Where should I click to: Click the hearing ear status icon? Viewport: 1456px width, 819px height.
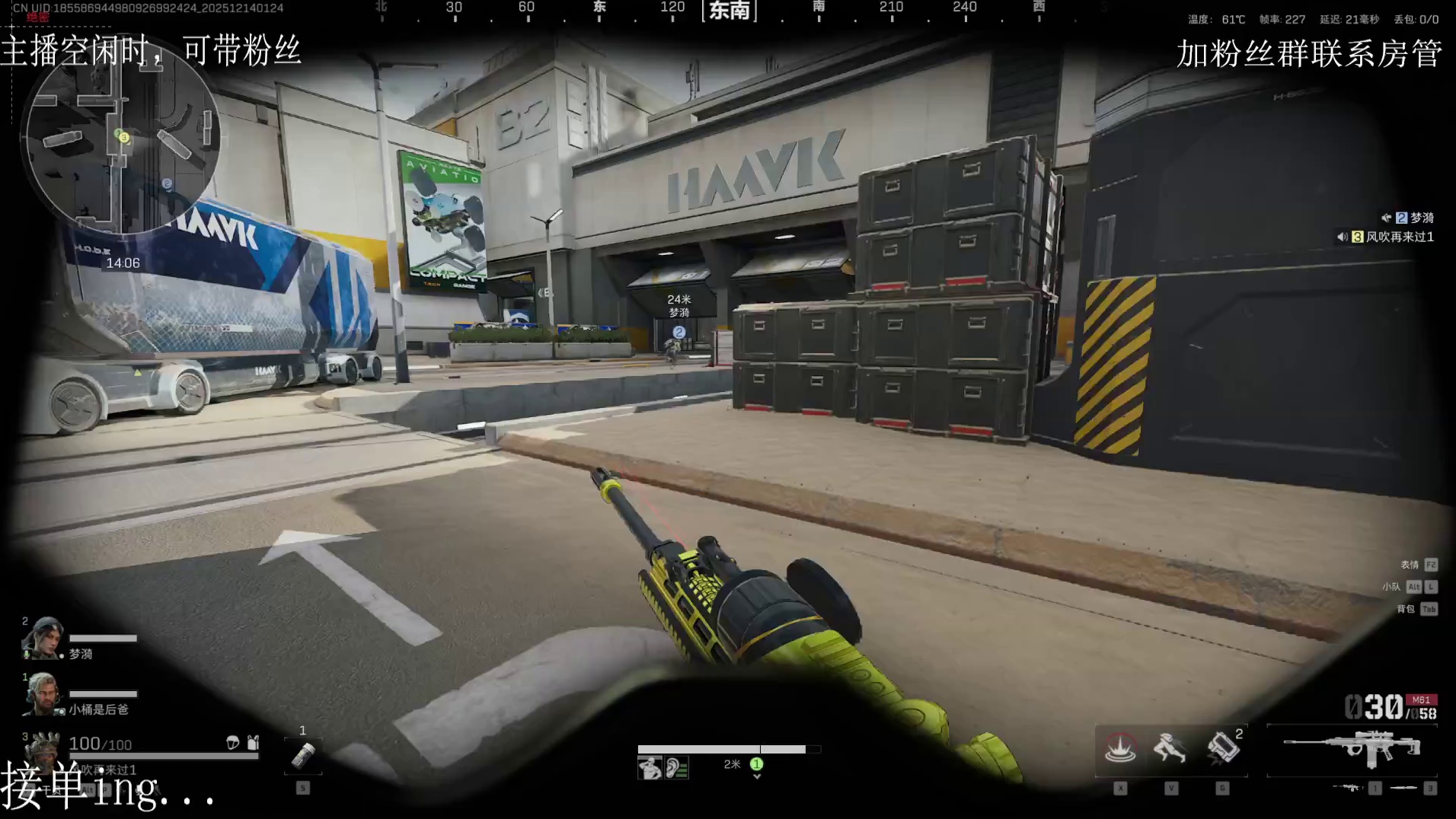point(676,768)
